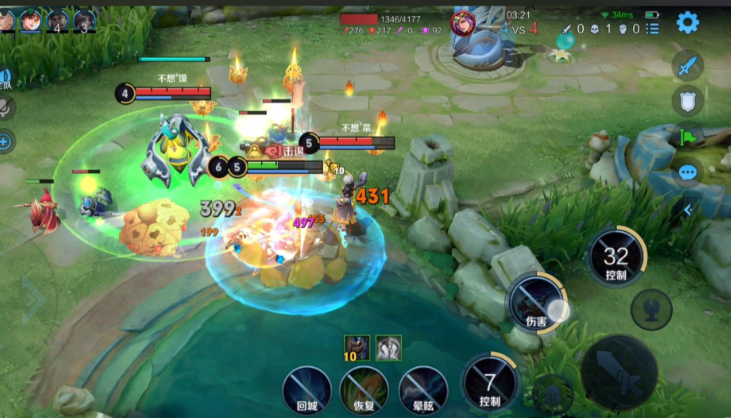The image size is (731, 418).
Task: Activate the 回城 recall skill
Action: pos(306,389)
